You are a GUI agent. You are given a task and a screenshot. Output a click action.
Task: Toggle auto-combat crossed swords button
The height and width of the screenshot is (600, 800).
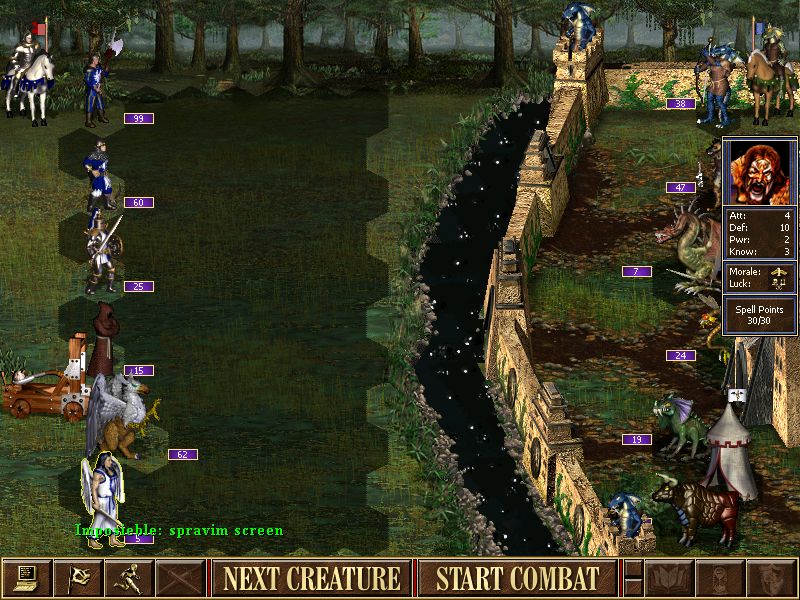coord(180,578)
